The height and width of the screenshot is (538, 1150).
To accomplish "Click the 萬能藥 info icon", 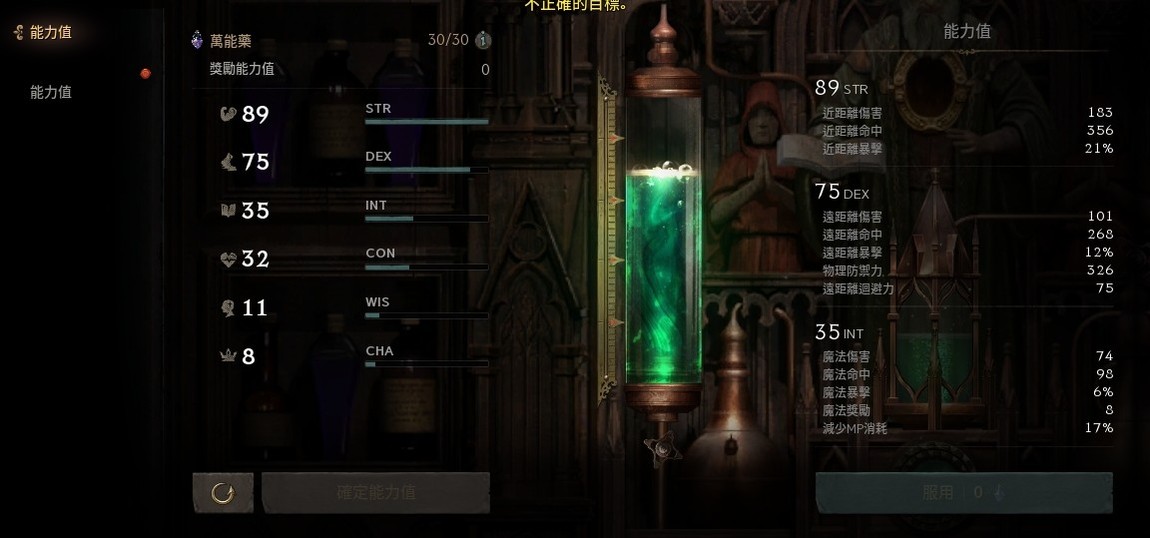I will pyautogui.click(x=483, y=41).
